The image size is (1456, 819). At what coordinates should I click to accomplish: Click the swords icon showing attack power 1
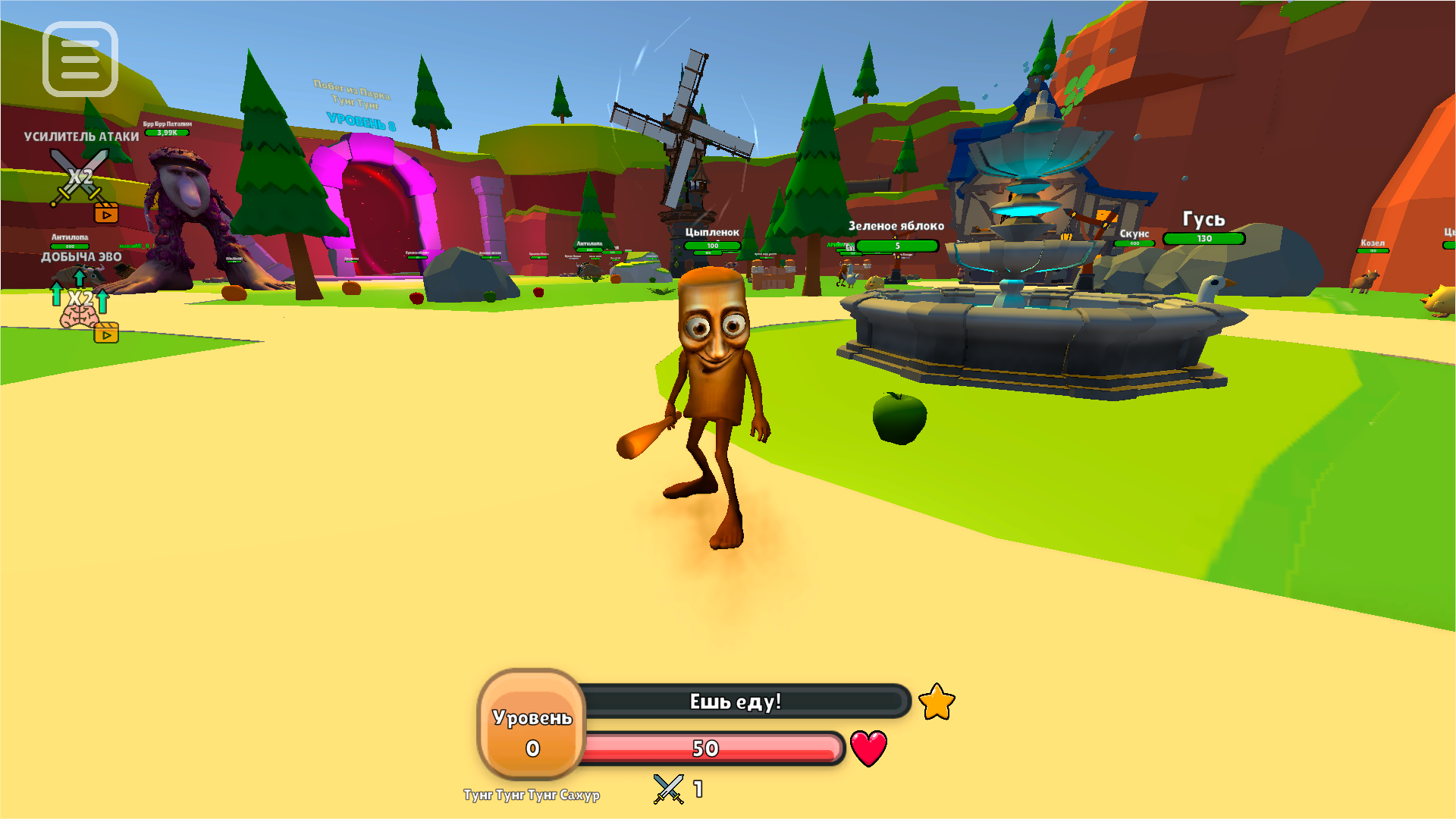click(x=667, y=789)
